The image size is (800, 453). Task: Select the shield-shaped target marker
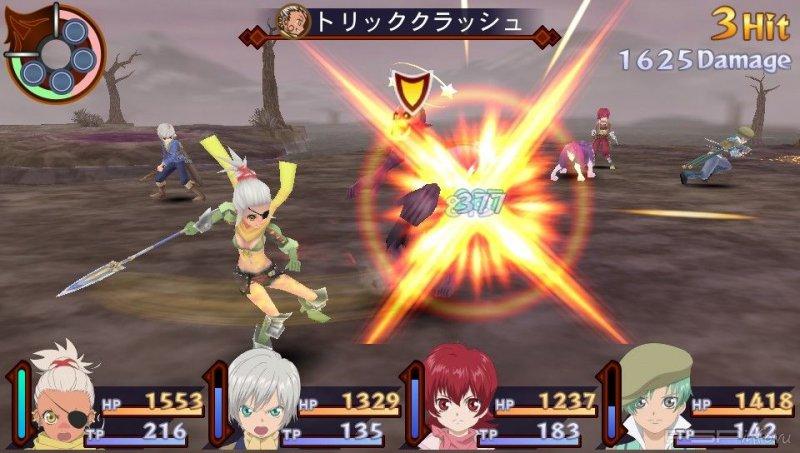[407, 89]
